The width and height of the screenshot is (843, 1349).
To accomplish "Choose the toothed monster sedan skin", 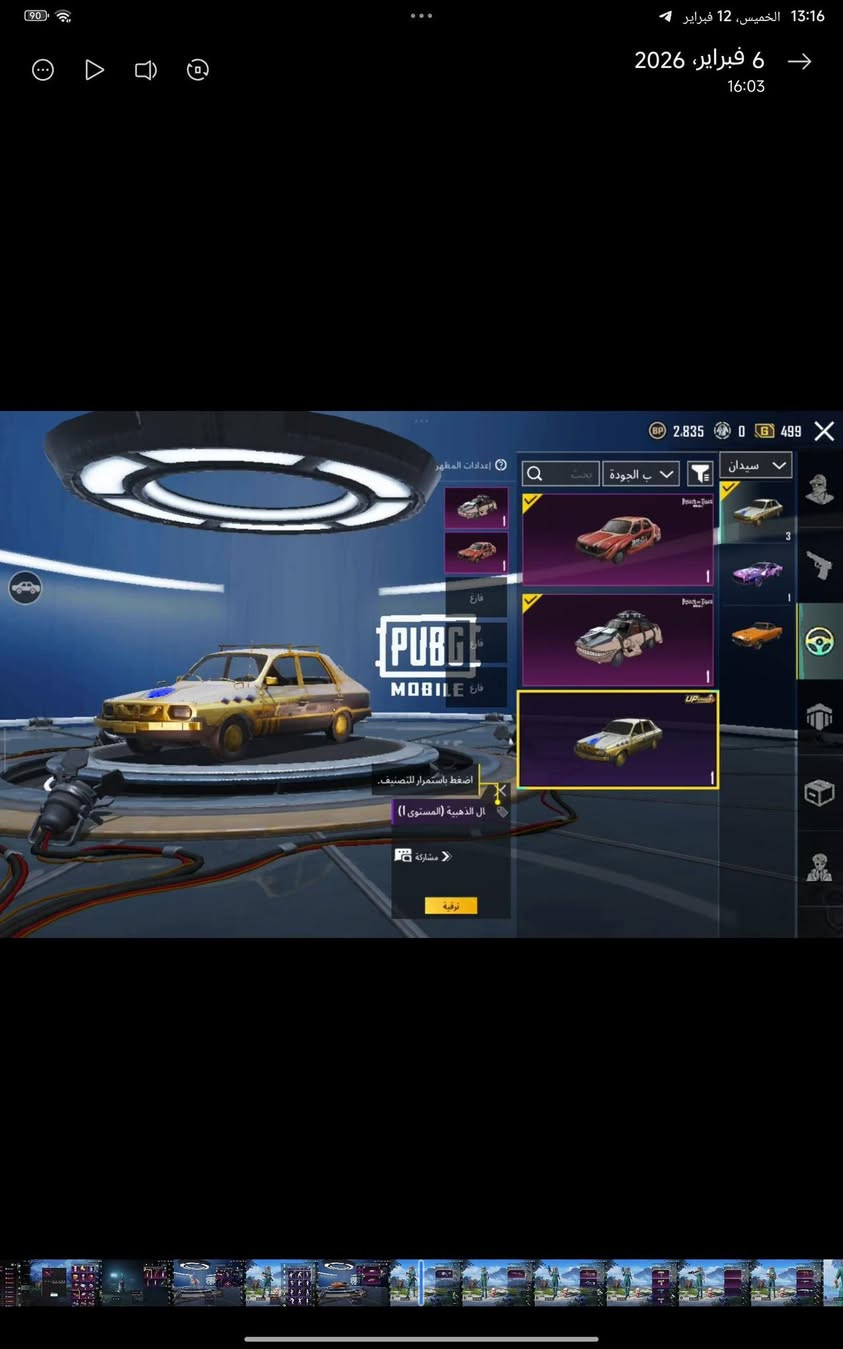I will [x=618, y=639].
